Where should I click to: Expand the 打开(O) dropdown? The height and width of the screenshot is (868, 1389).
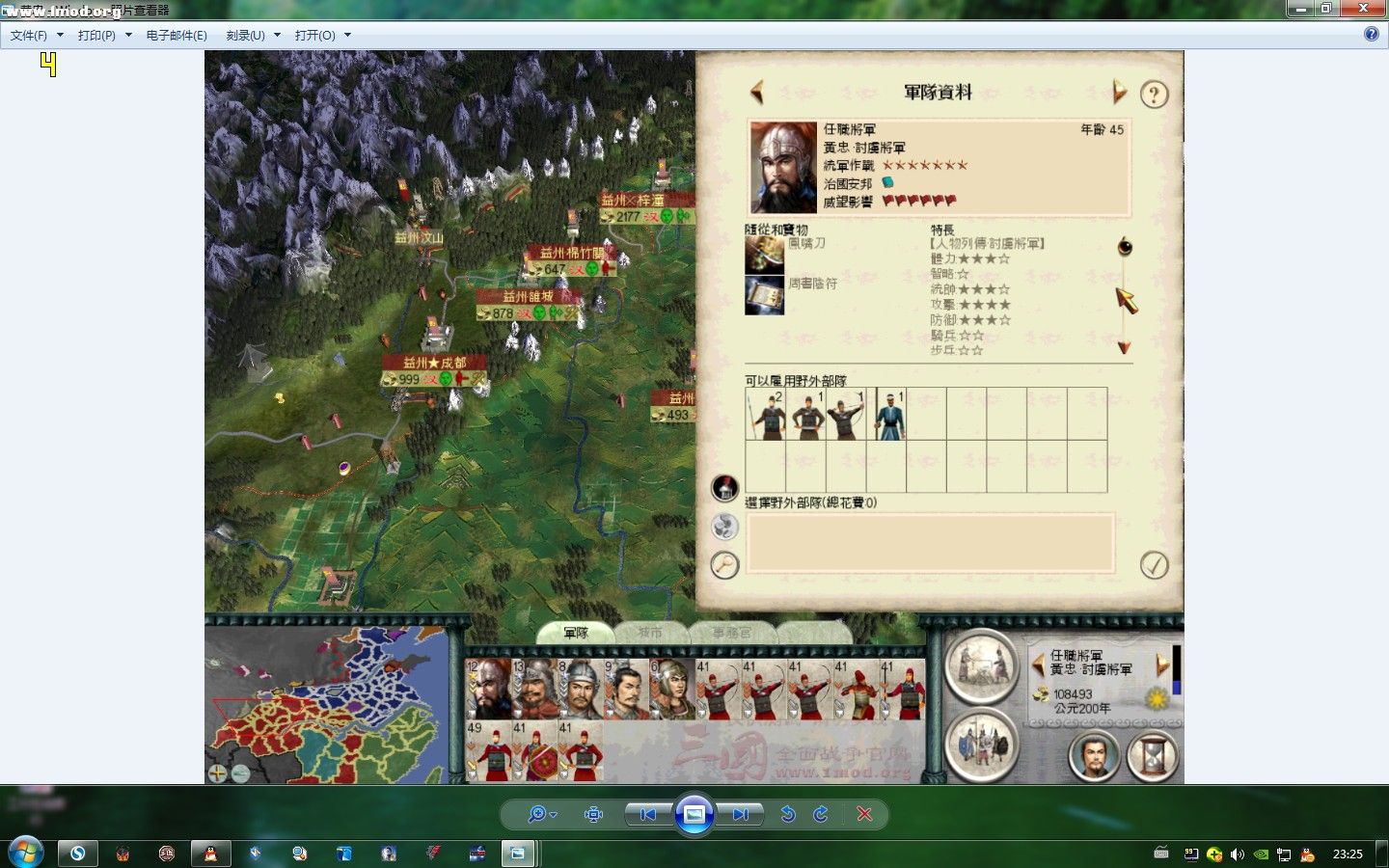348,34
